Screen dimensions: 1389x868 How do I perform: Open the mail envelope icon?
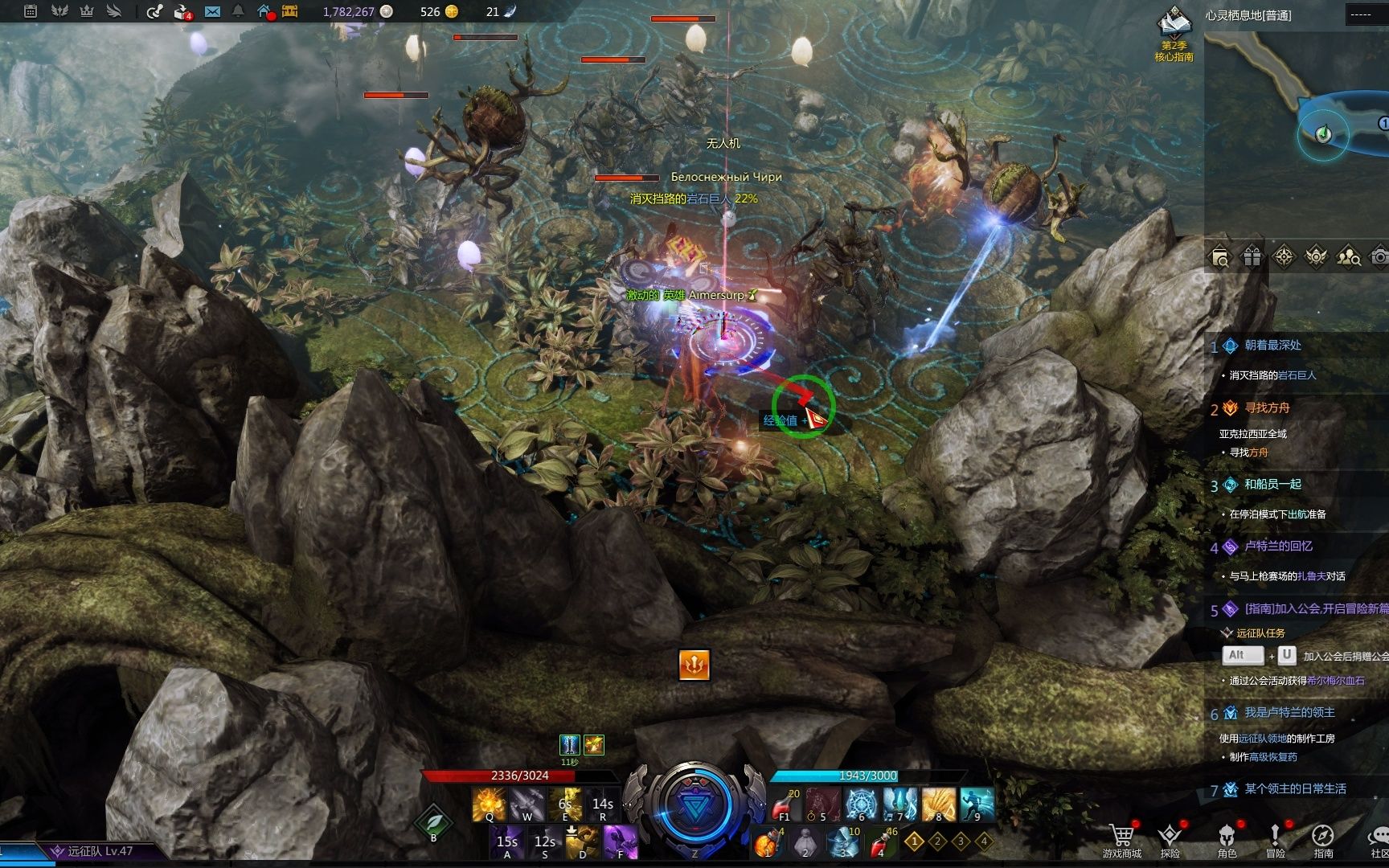point(212,11)
